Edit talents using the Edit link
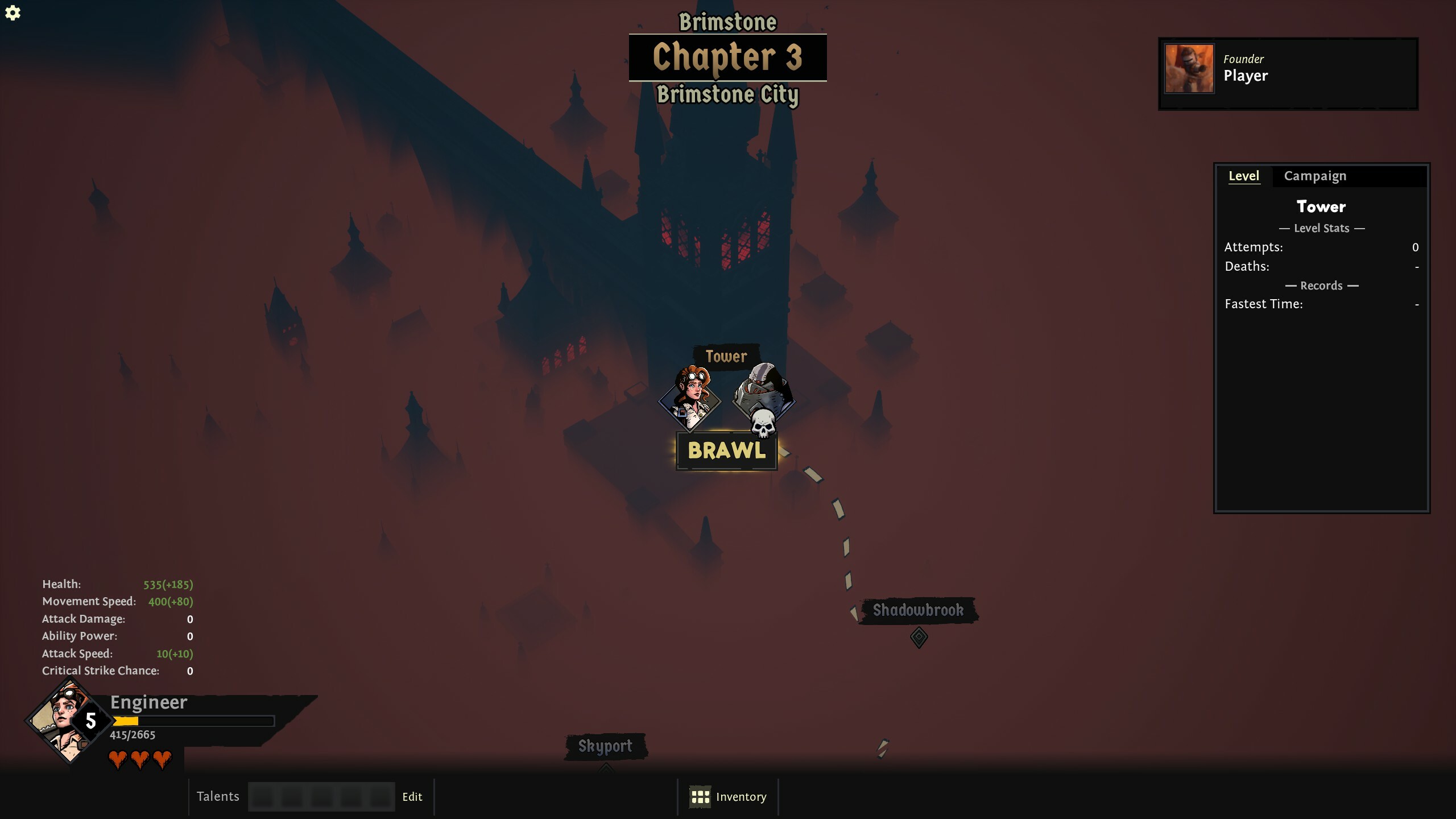Screen dimensions: 1456x819 (x=412, y=796)
